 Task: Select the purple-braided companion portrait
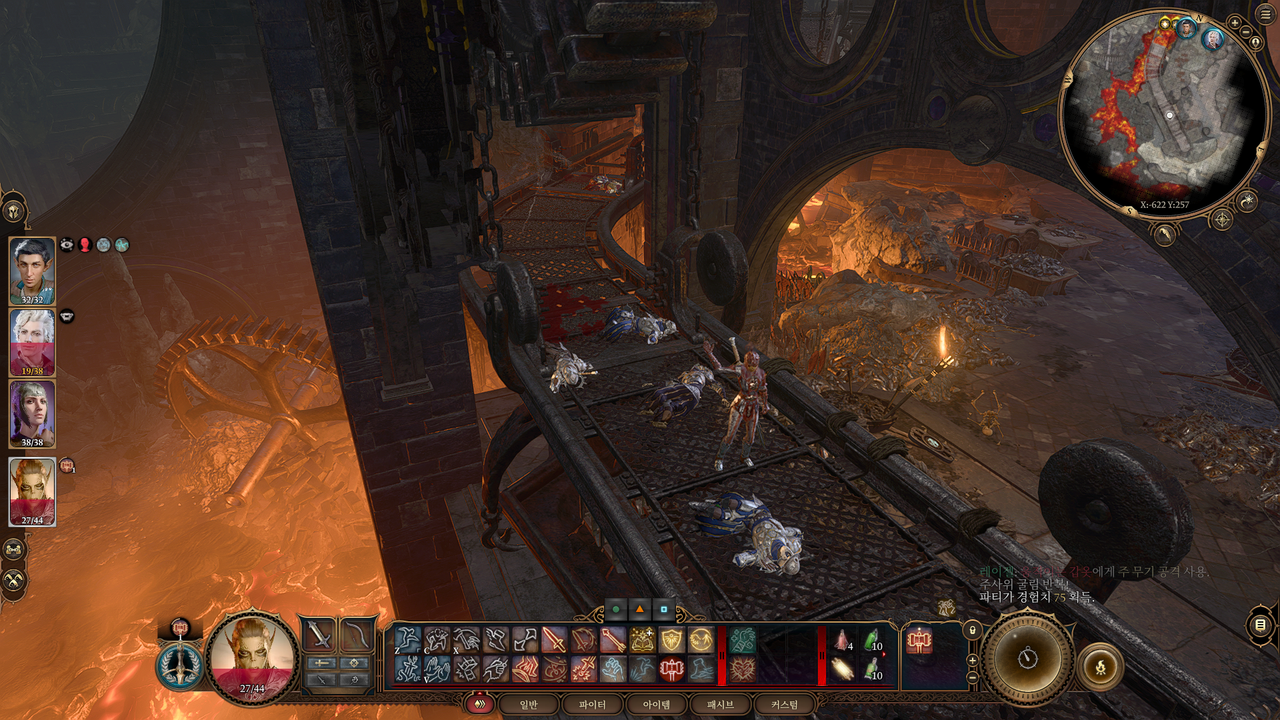32,413
